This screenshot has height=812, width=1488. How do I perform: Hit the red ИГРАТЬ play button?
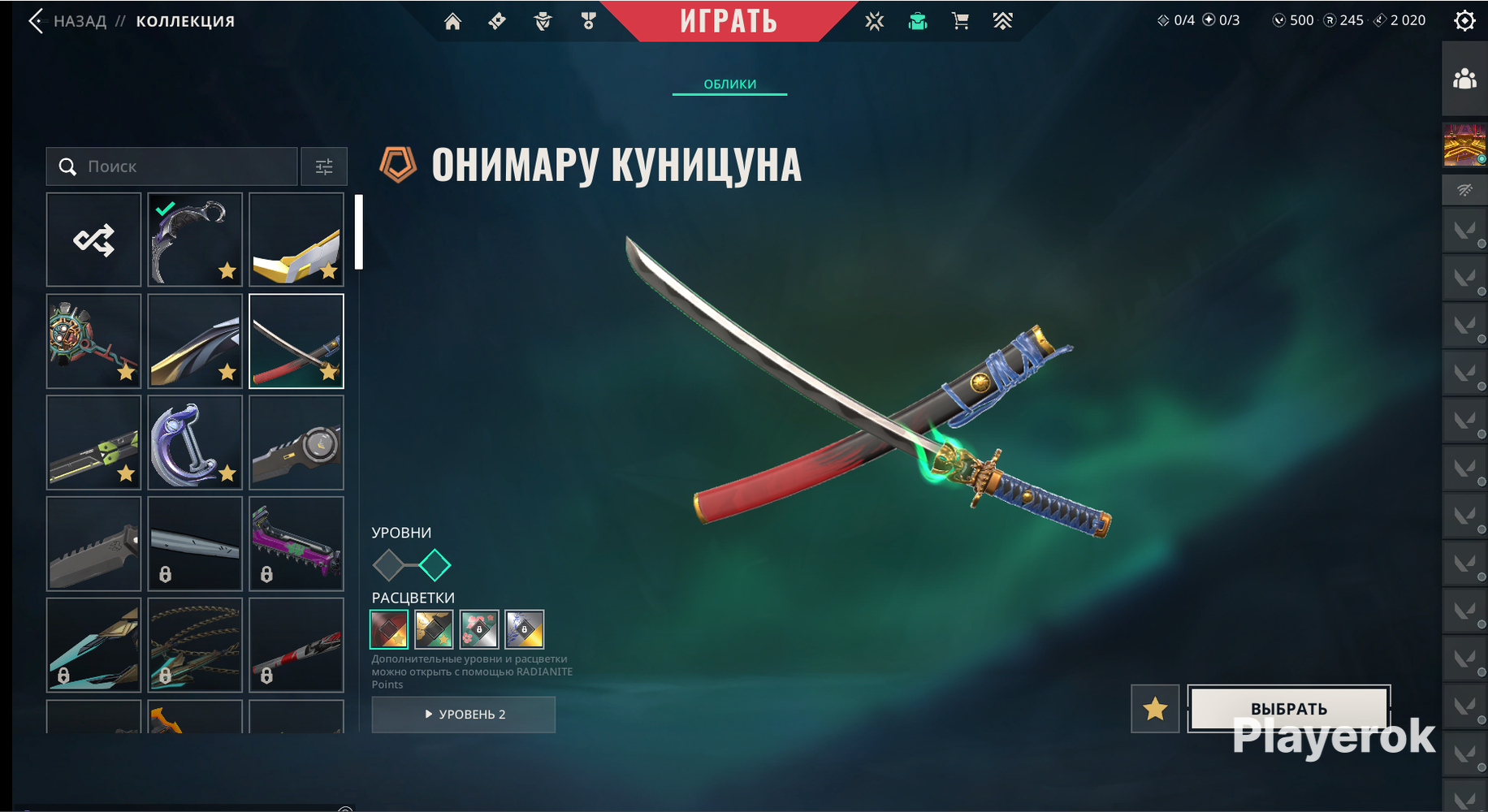click(729, 21)
